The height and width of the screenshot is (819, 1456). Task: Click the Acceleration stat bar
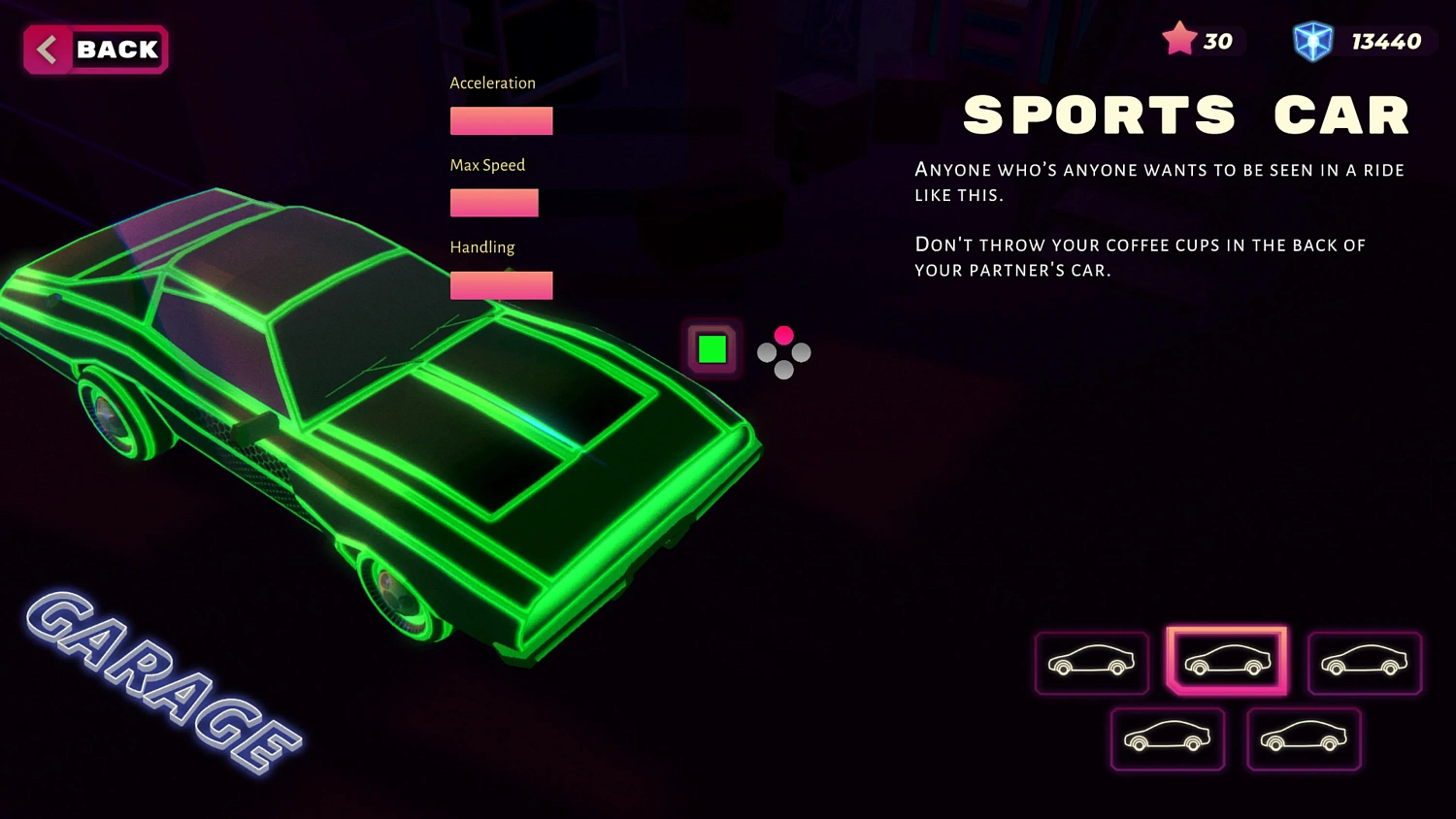point(501,120)
